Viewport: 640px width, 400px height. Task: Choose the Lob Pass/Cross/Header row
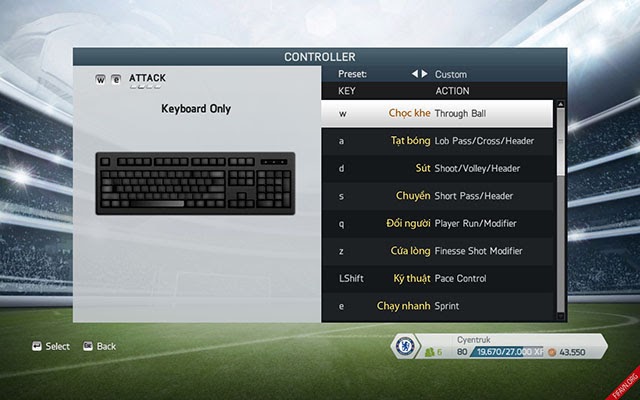(438, 141)
